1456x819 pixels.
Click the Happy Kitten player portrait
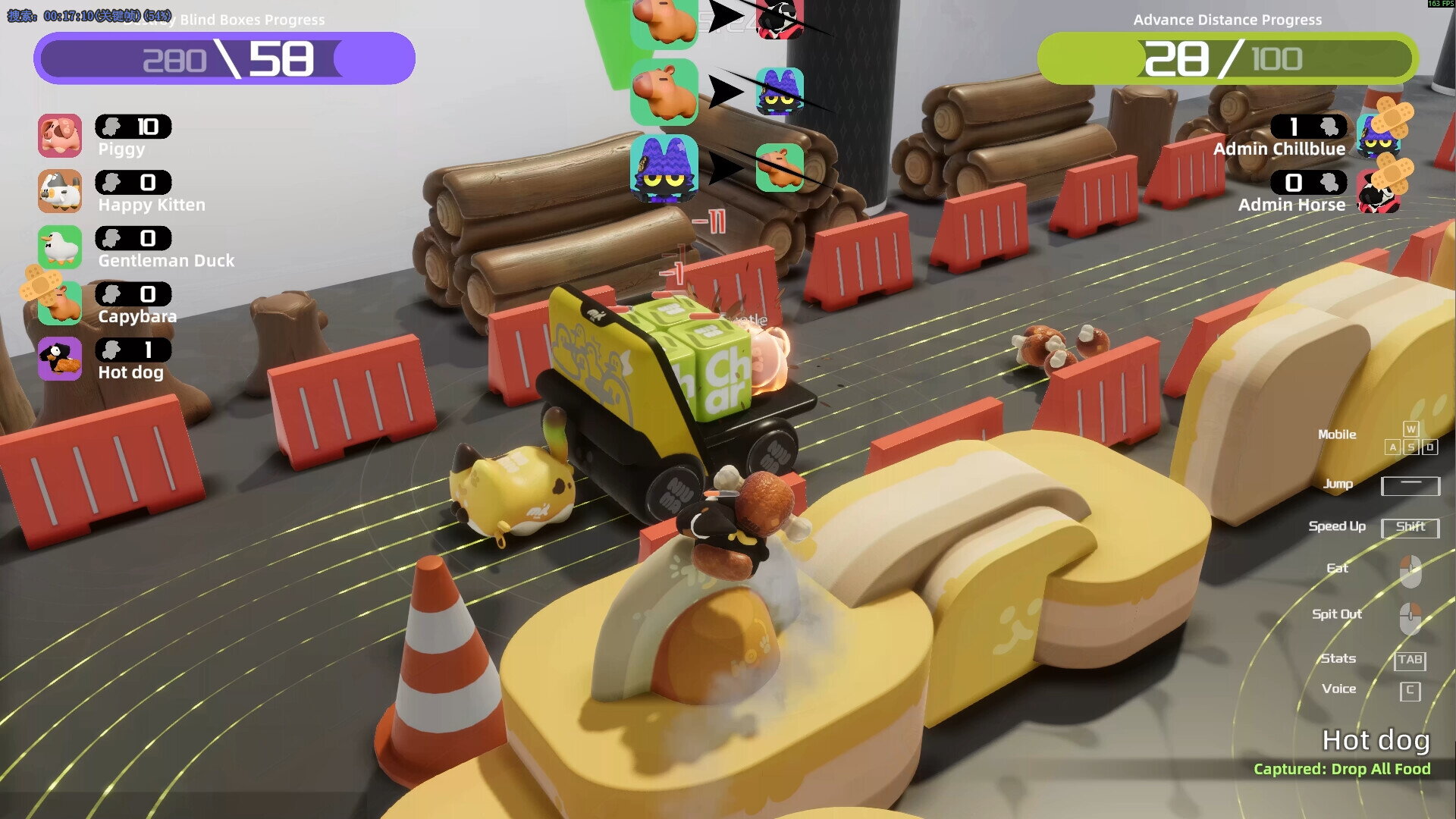click(60, 191)
